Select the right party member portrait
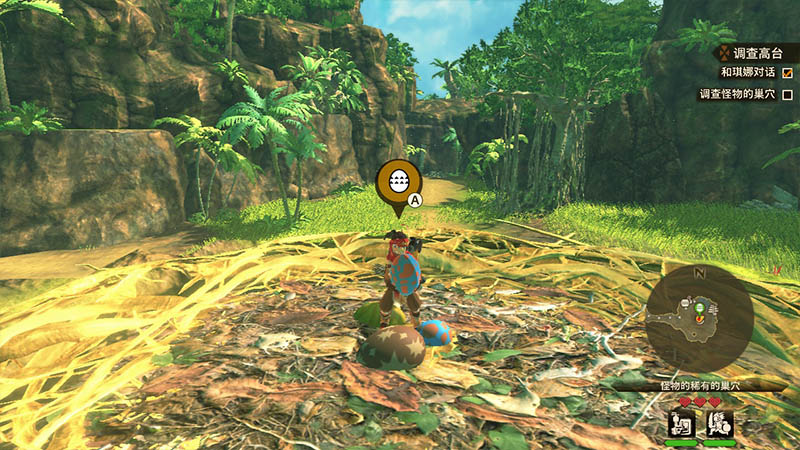 pyautogui.click(x=719, y=423)
